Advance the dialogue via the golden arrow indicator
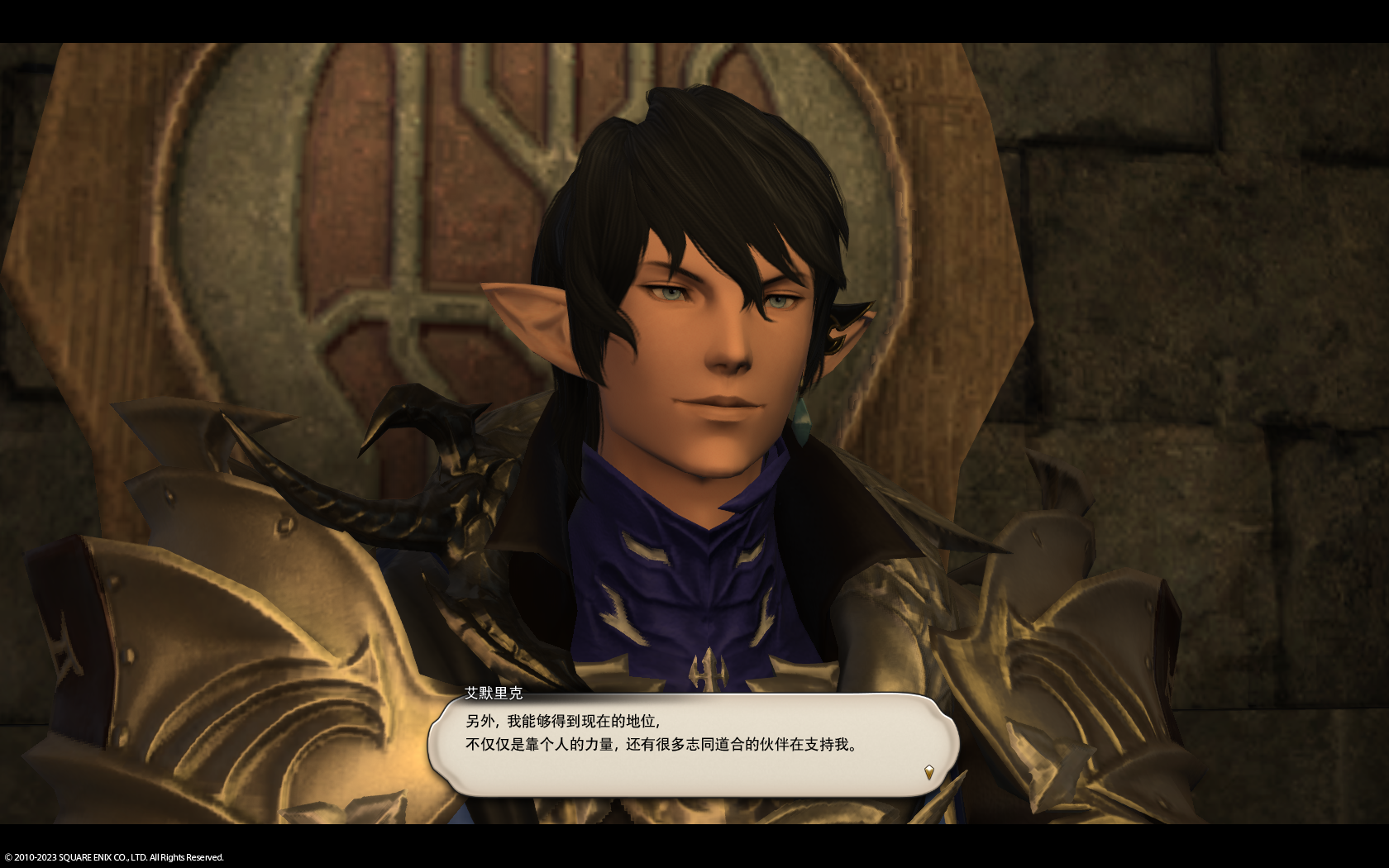 [x=928, y=772]
